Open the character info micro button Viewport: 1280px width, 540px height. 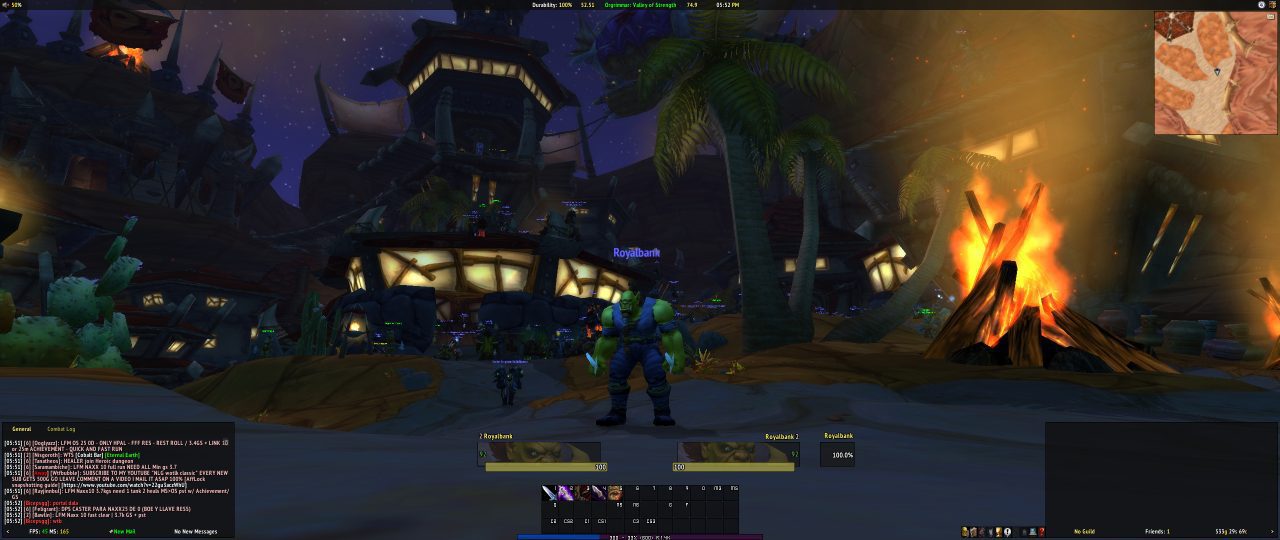(x=964, y=532)
